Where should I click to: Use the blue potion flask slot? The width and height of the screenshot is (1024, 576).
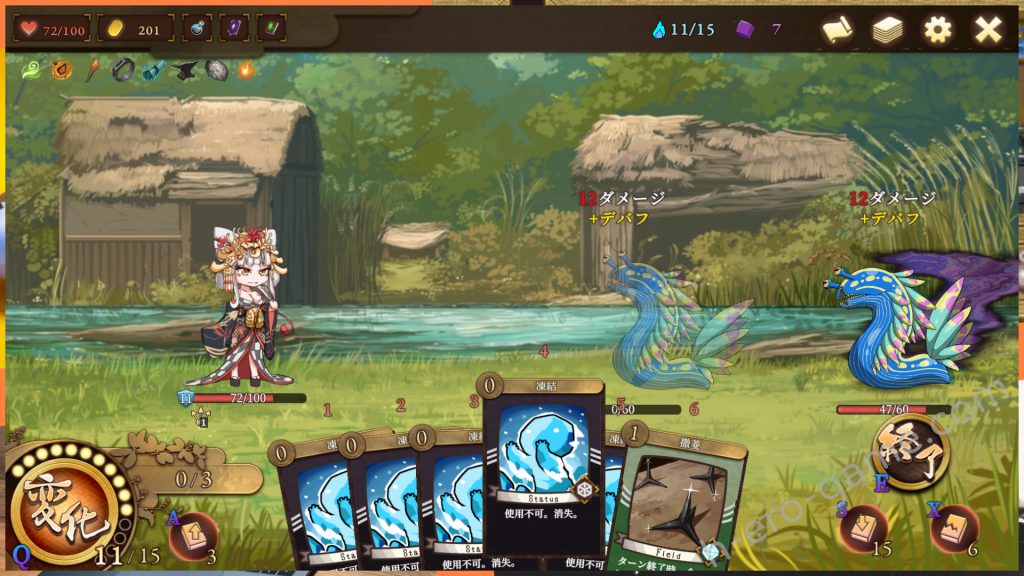pyautogui.click(x=199, y=28)
